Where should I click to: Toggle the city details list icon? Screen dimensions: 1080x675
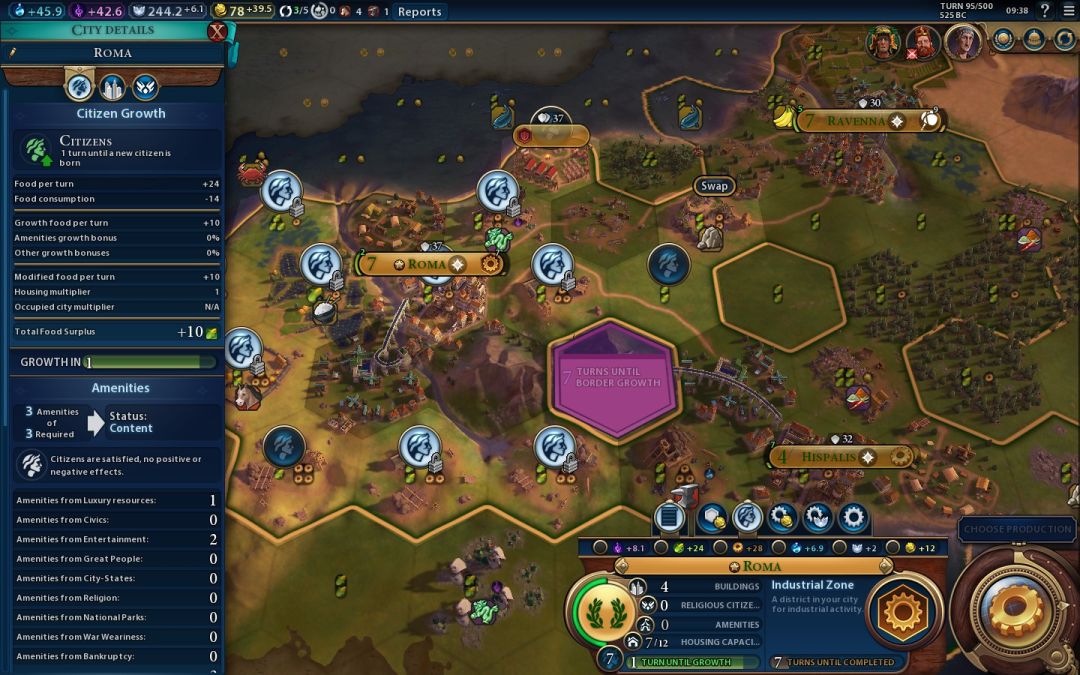[x=669, y=517]
